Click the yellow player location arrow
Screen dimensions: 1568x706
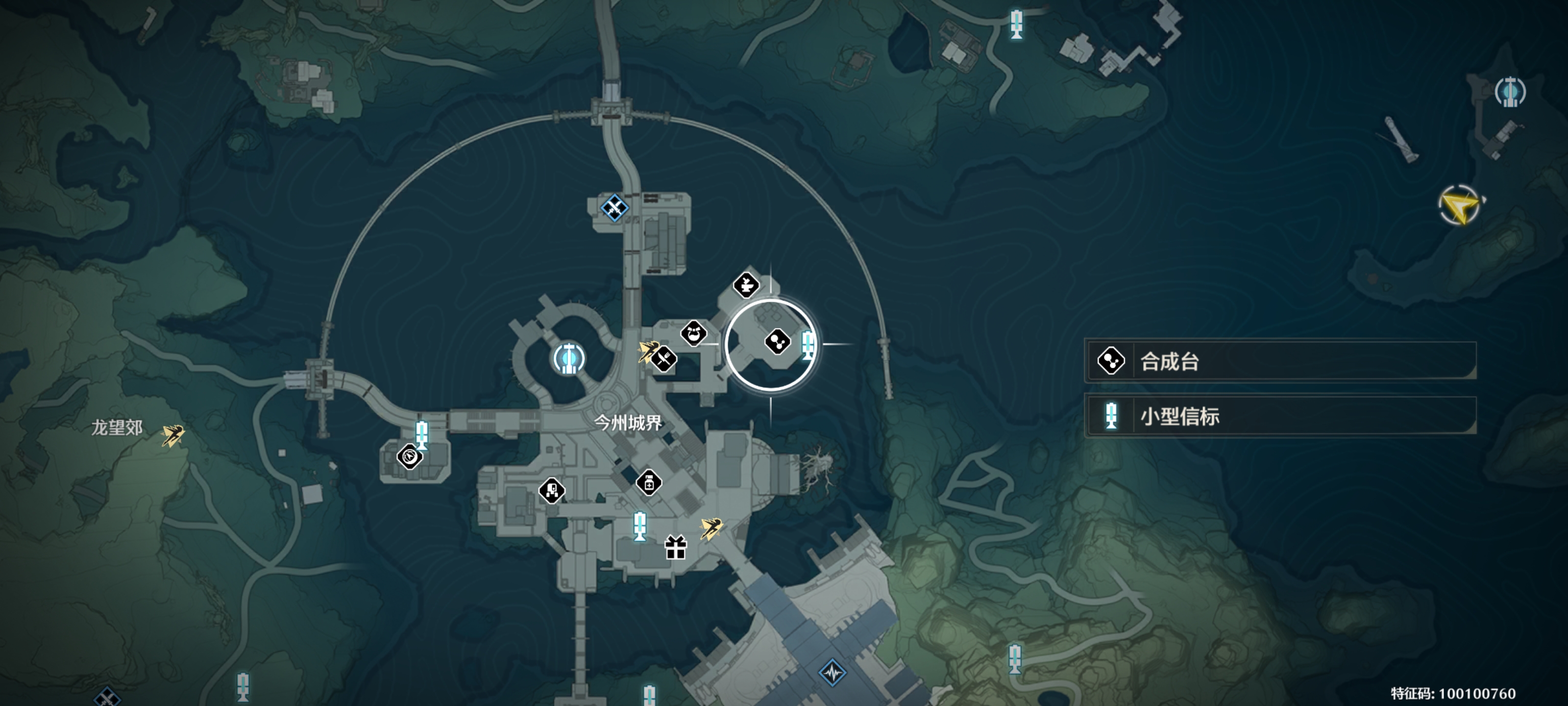coord(1460,205)
